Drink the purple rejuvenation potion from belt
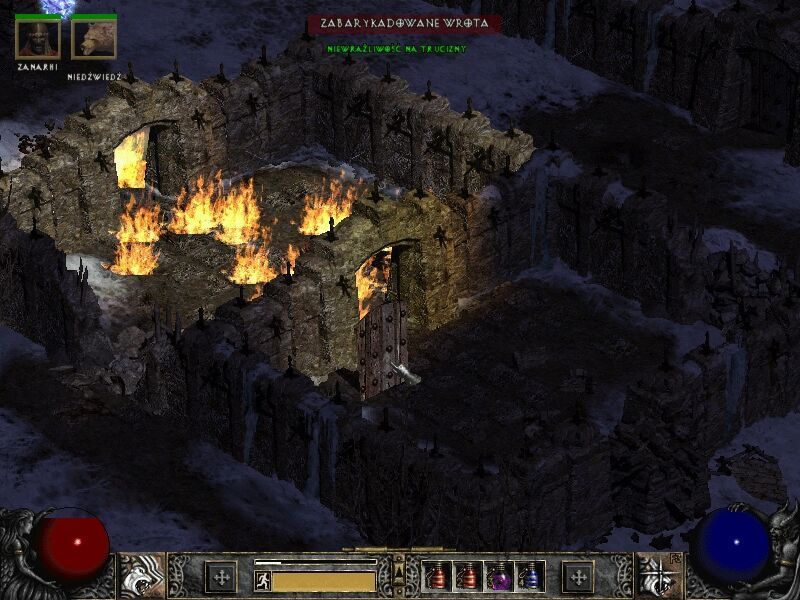 pos(499,577)
